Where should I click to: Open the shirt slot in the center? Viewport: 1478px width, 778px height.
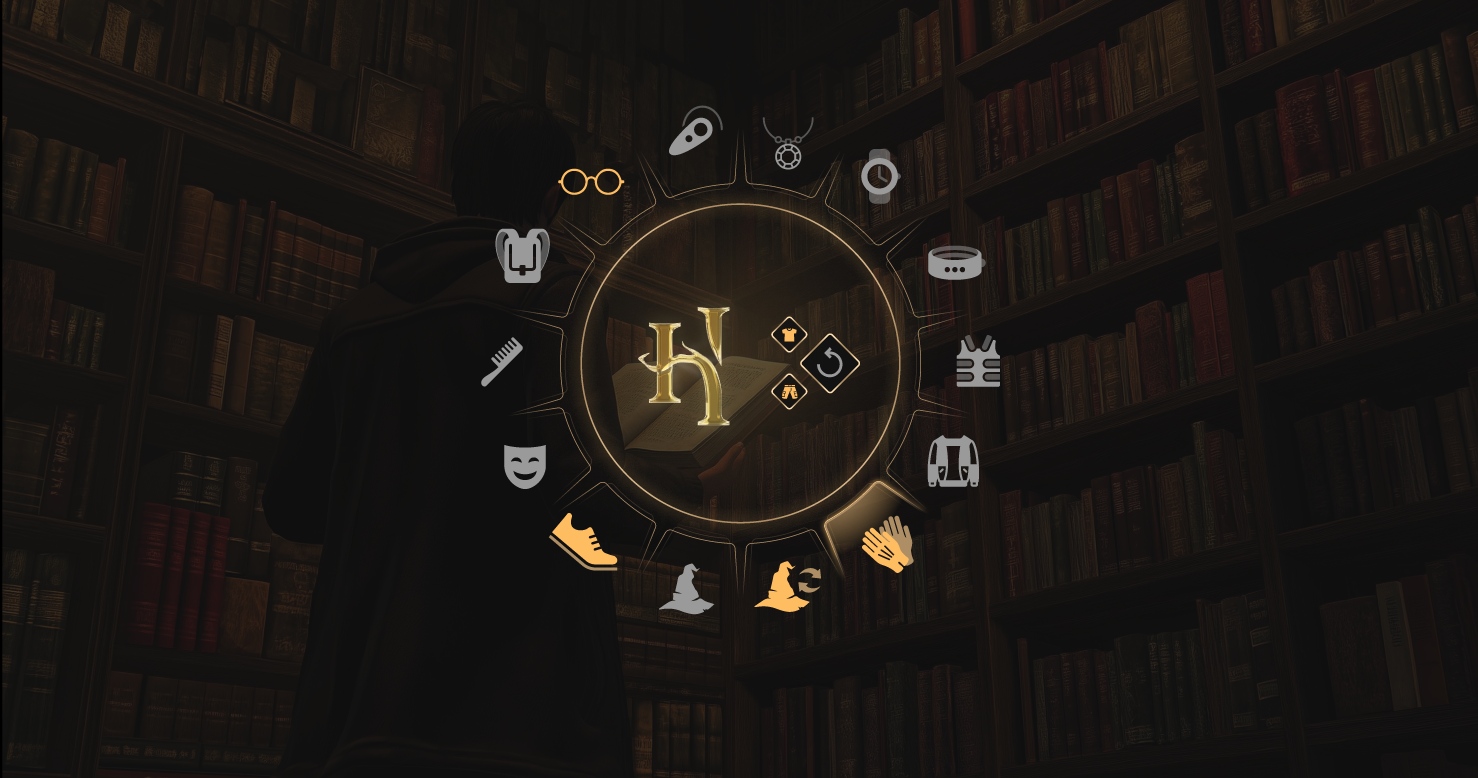click(x=789, y=333)
